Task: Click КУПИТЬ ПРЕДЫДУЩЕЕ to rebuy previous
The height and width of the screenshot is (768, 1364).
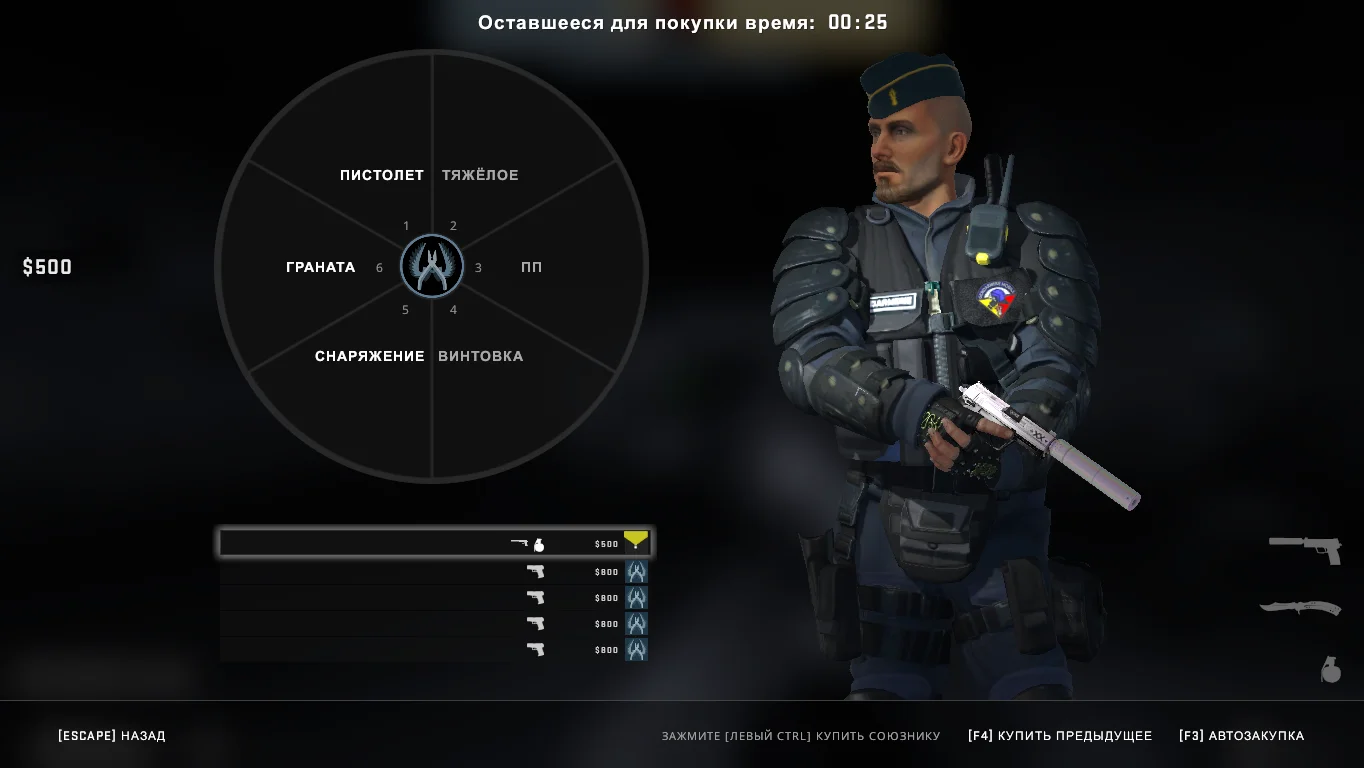Action: (x=1060, y=736)
